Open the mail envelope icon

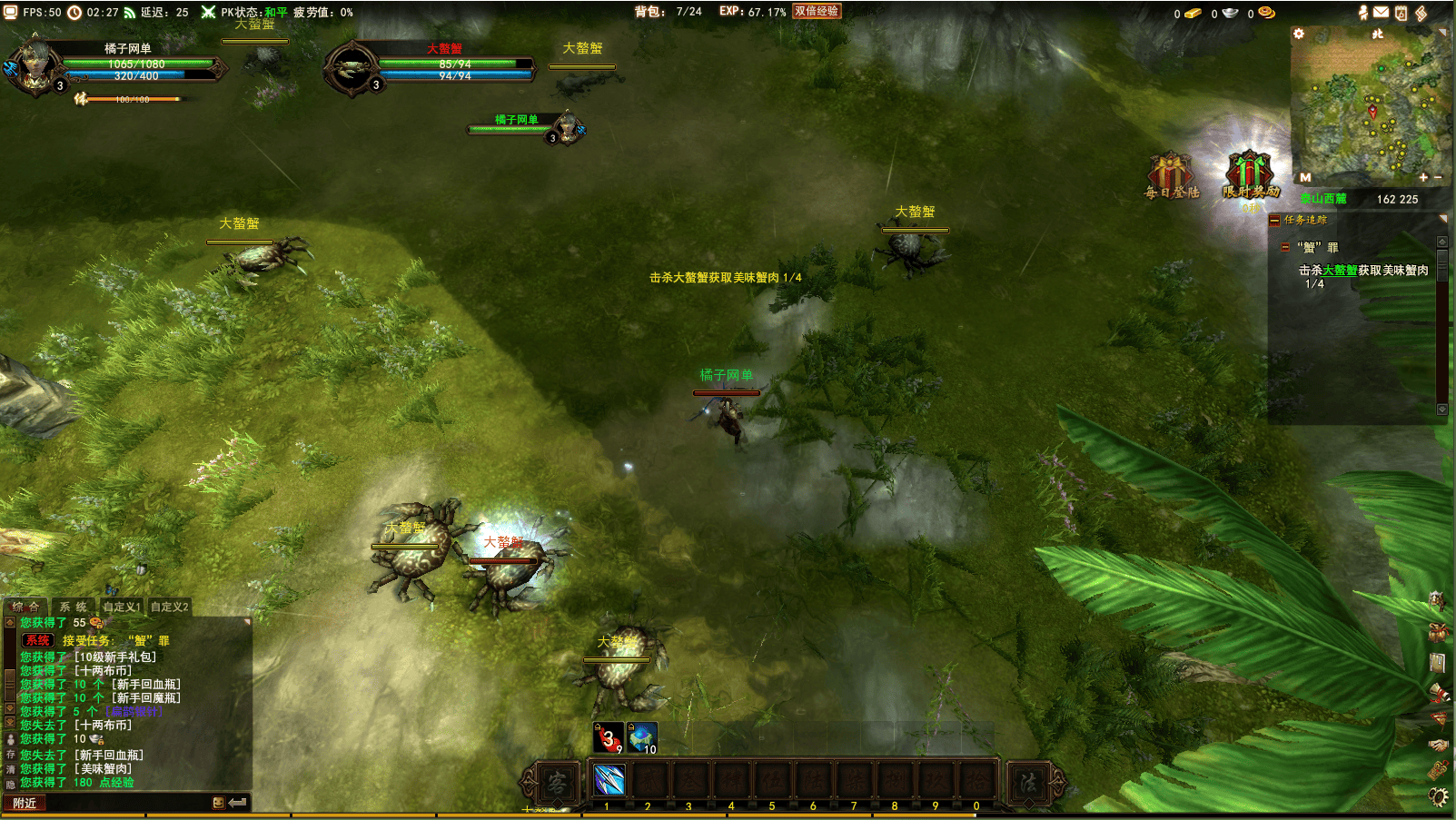(x=1381, y=12)
